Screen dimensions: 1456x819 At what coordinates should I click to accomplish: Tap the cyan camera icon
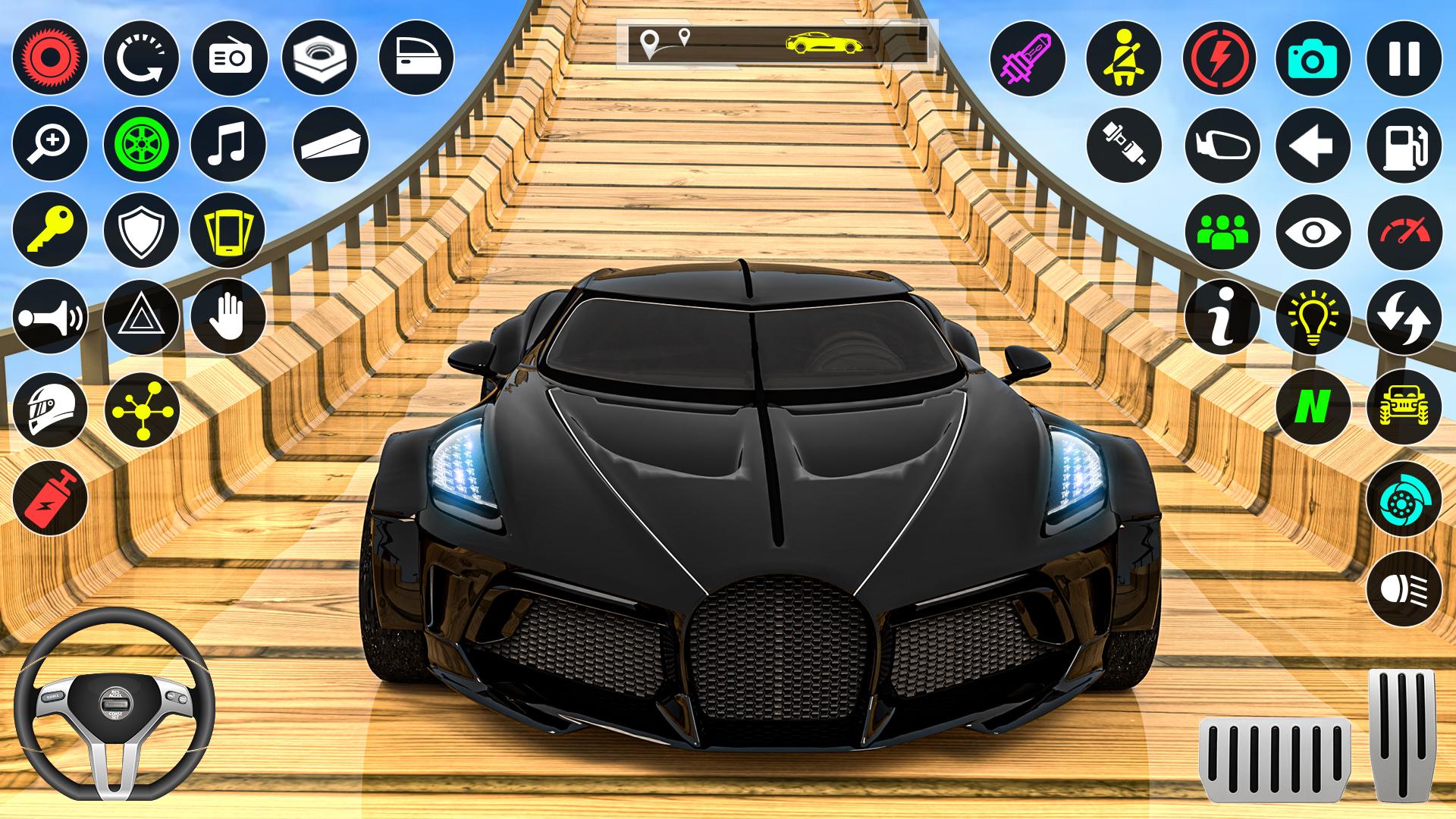(1313, 58)
